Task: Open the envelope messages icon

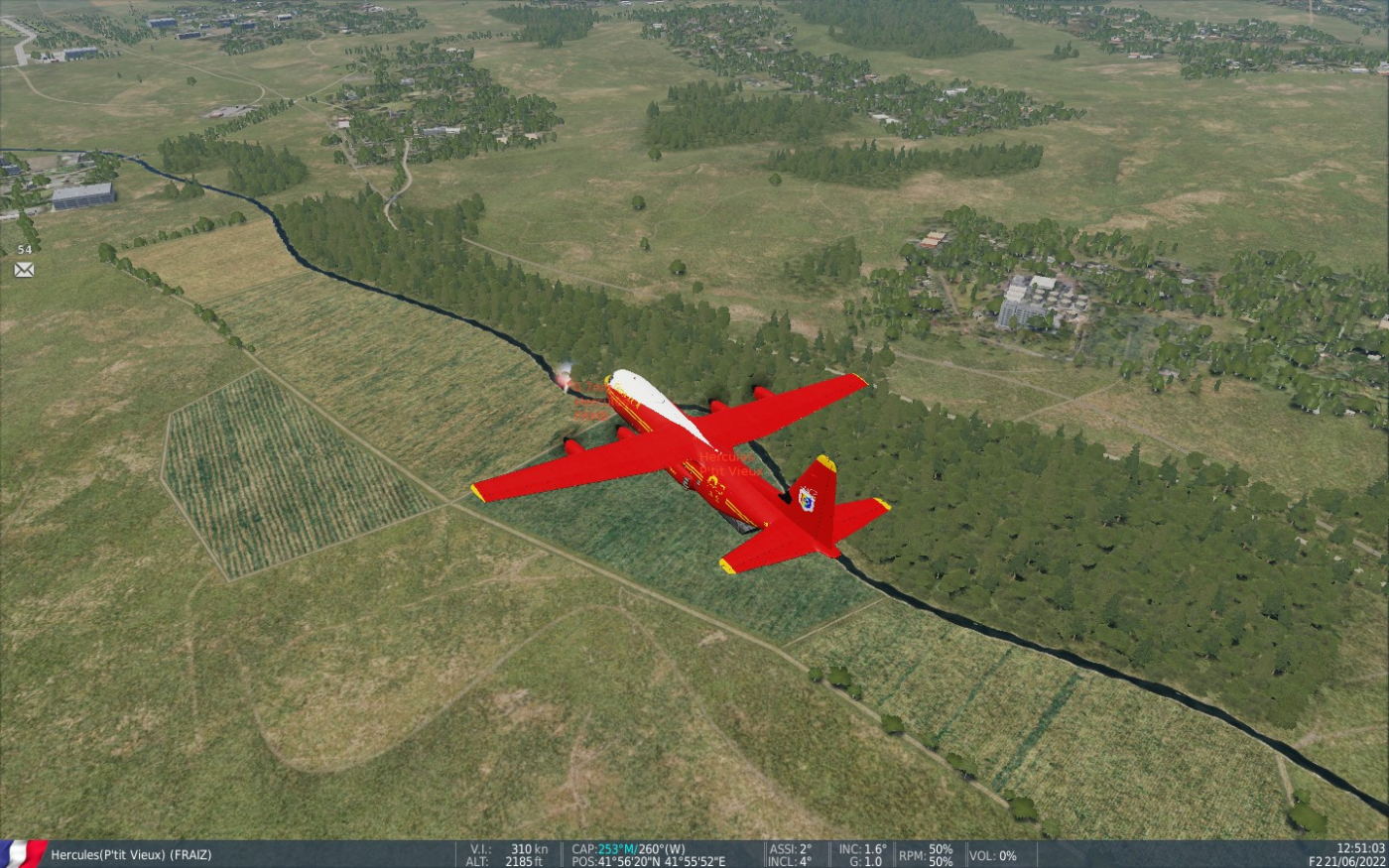Action: [x=24, y=269]
